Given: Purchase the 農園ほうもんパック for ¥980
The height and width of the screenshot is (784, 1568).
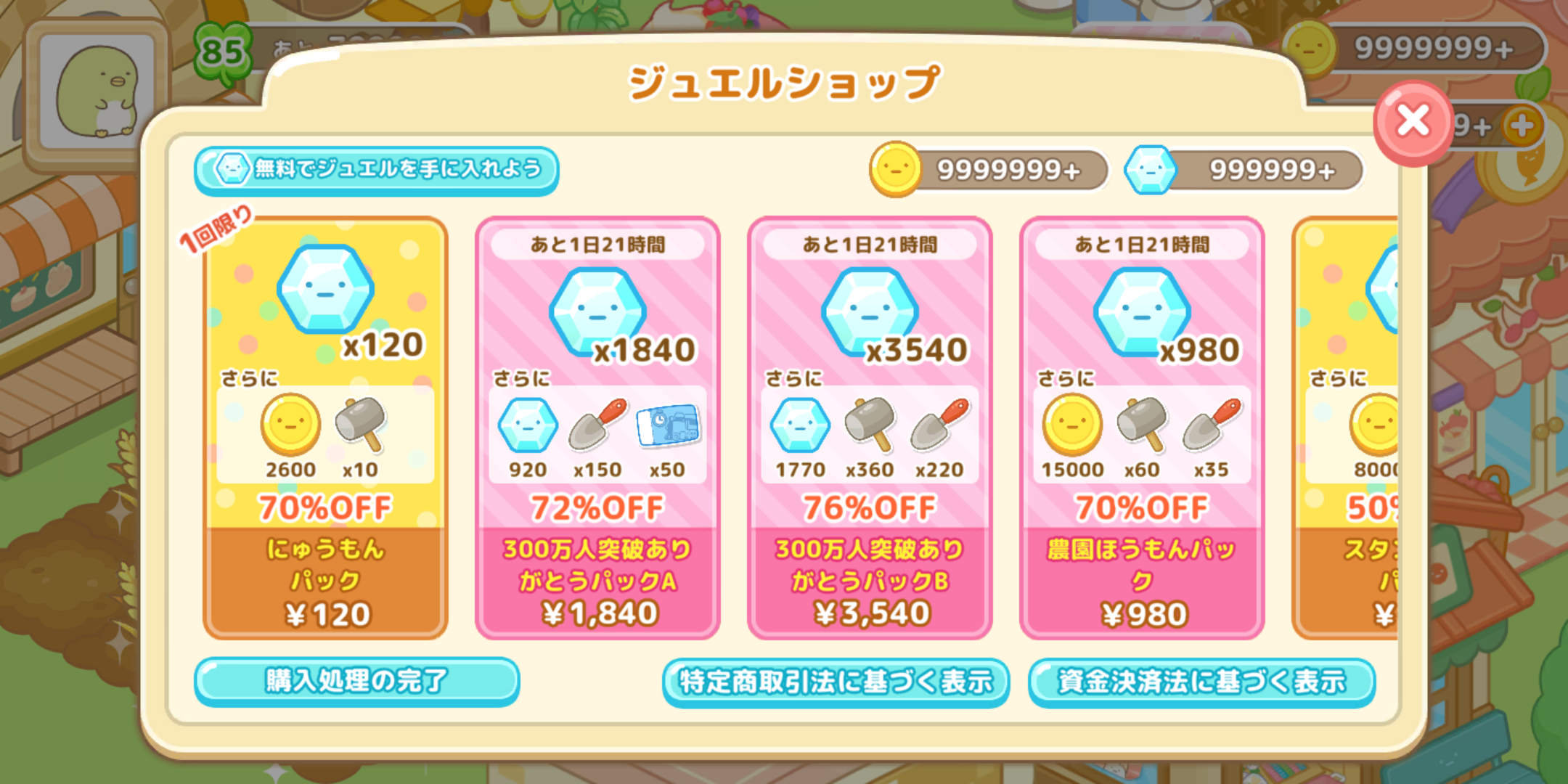Looking at the screenshot, I should click(1142, 613).
